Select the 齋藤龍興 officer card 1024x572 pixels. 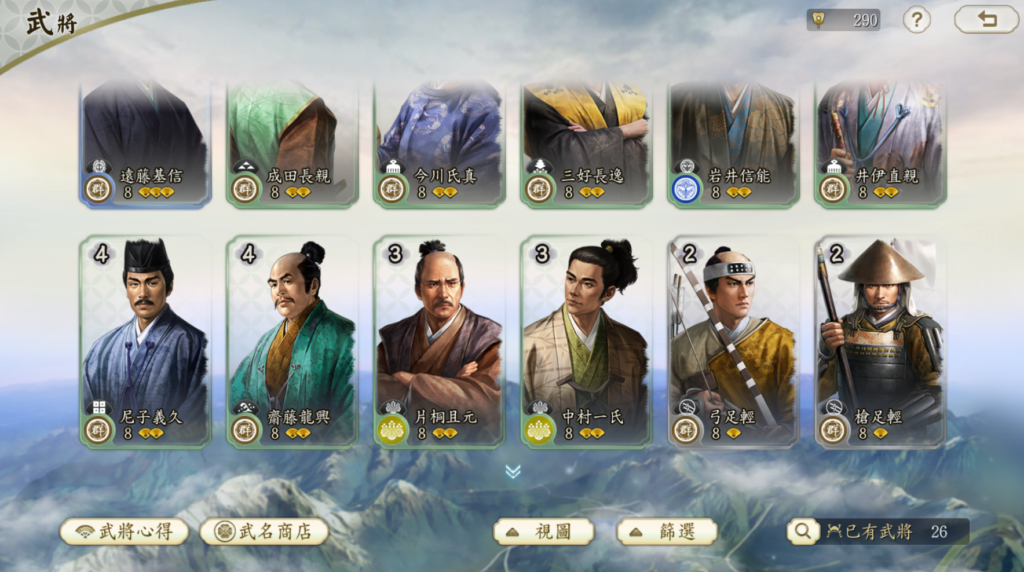tap(292, 340)
